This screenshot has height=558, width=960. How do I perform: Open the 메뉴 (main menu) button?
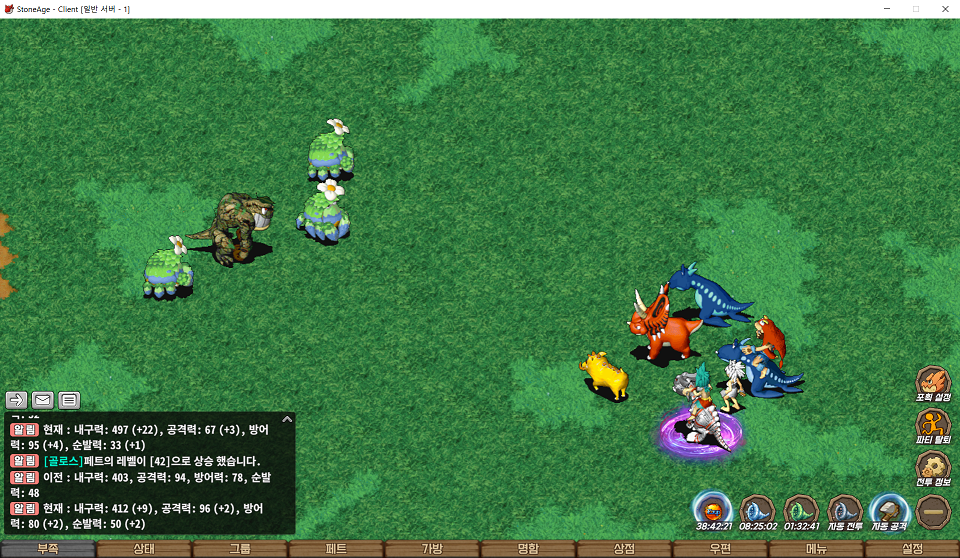pos(816,549)
